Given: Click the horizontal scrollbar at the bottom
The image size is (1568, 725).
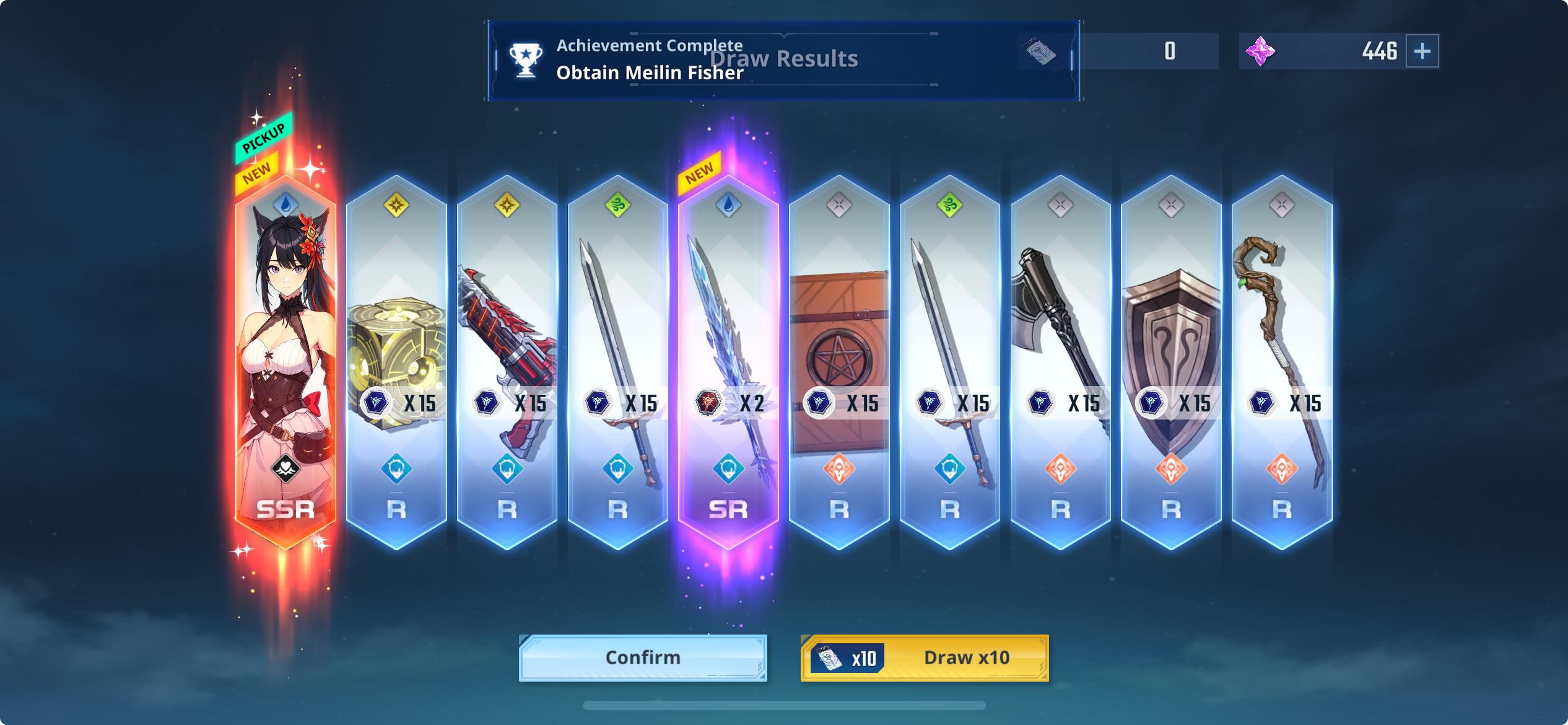Looking at the screenshot, I should (784, 705).
